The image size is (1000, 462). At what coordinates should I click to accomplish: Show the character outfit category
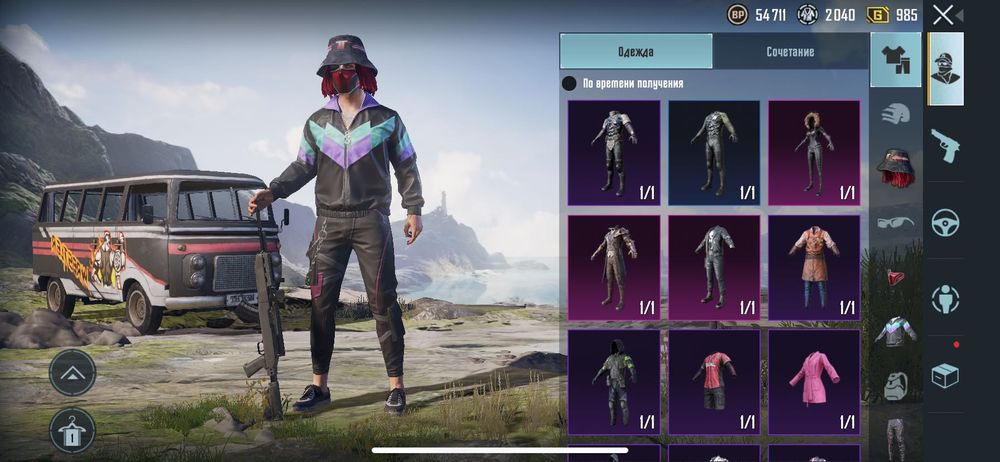point(945,68)
